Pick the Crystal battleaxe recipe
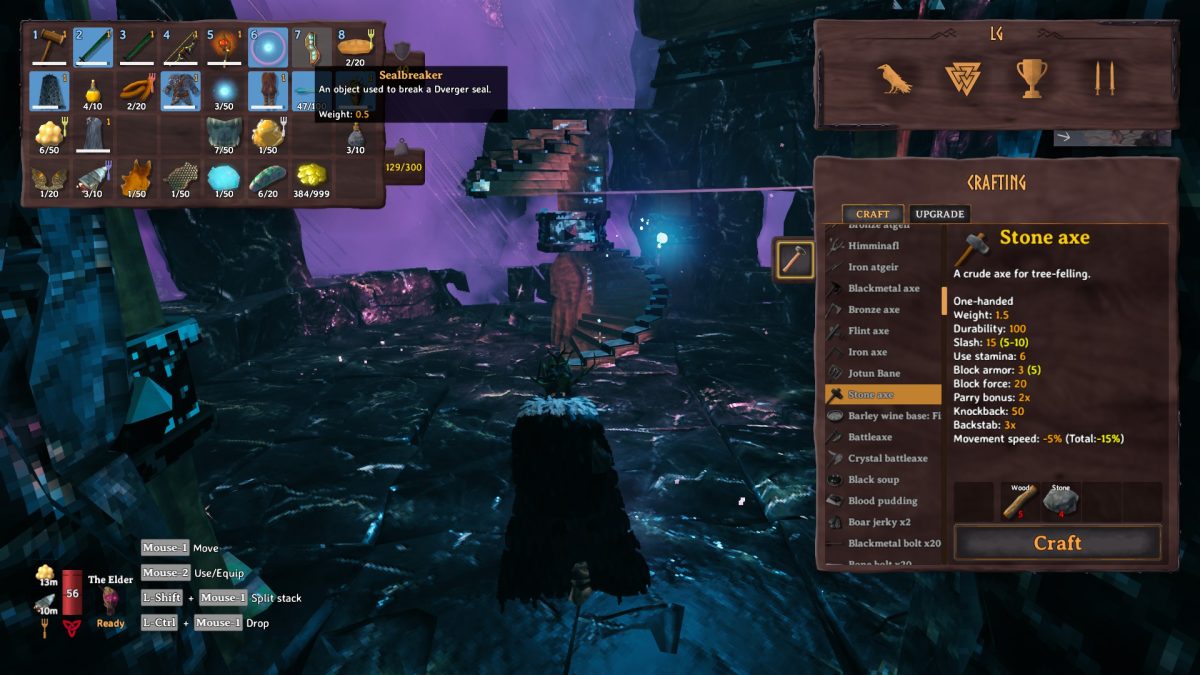Image resolution: width=1200 pixels, height=675 pixels. (887, 458)
